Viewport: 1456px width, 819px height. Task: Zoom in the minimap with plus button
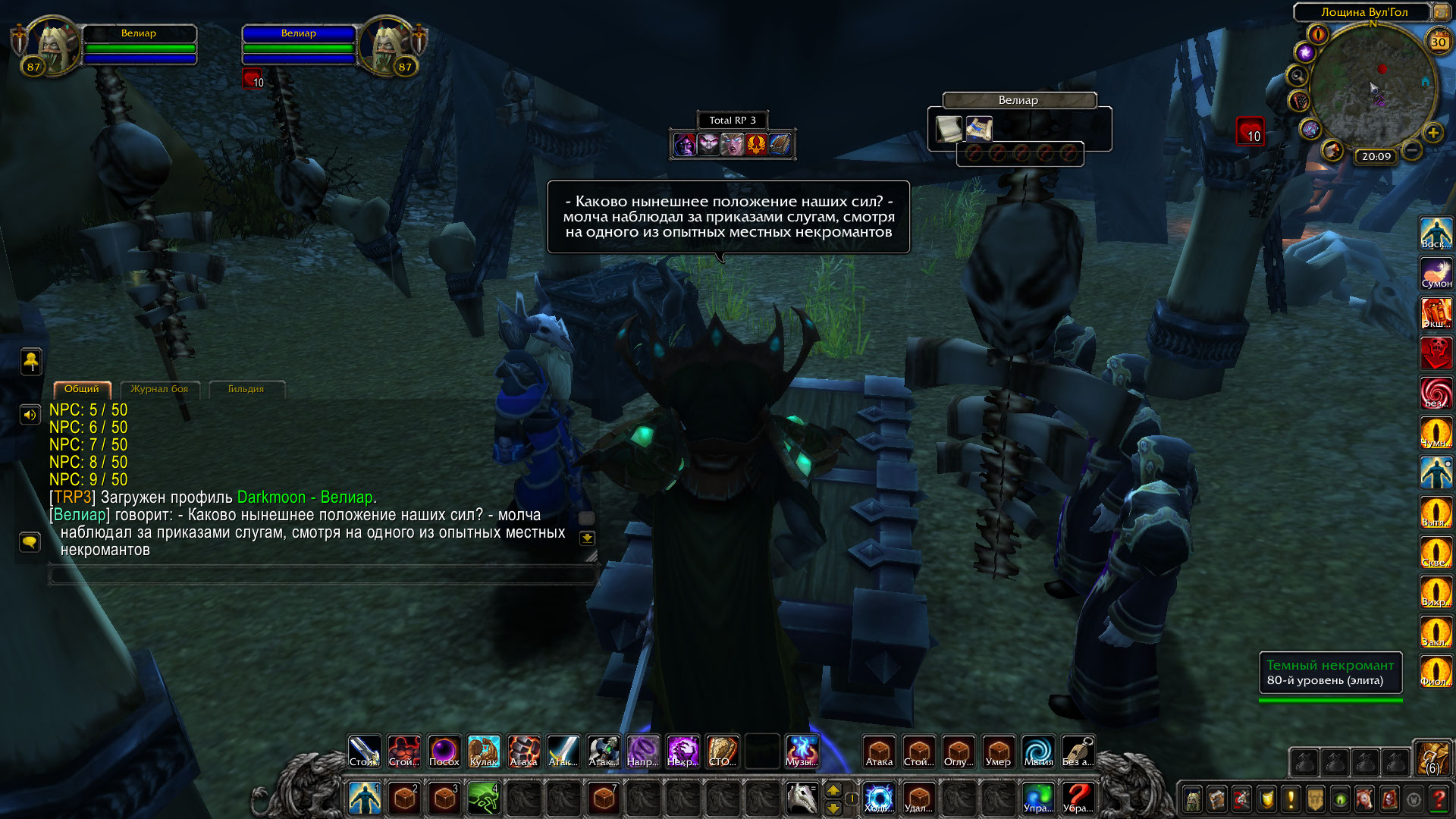[1432, 133]
